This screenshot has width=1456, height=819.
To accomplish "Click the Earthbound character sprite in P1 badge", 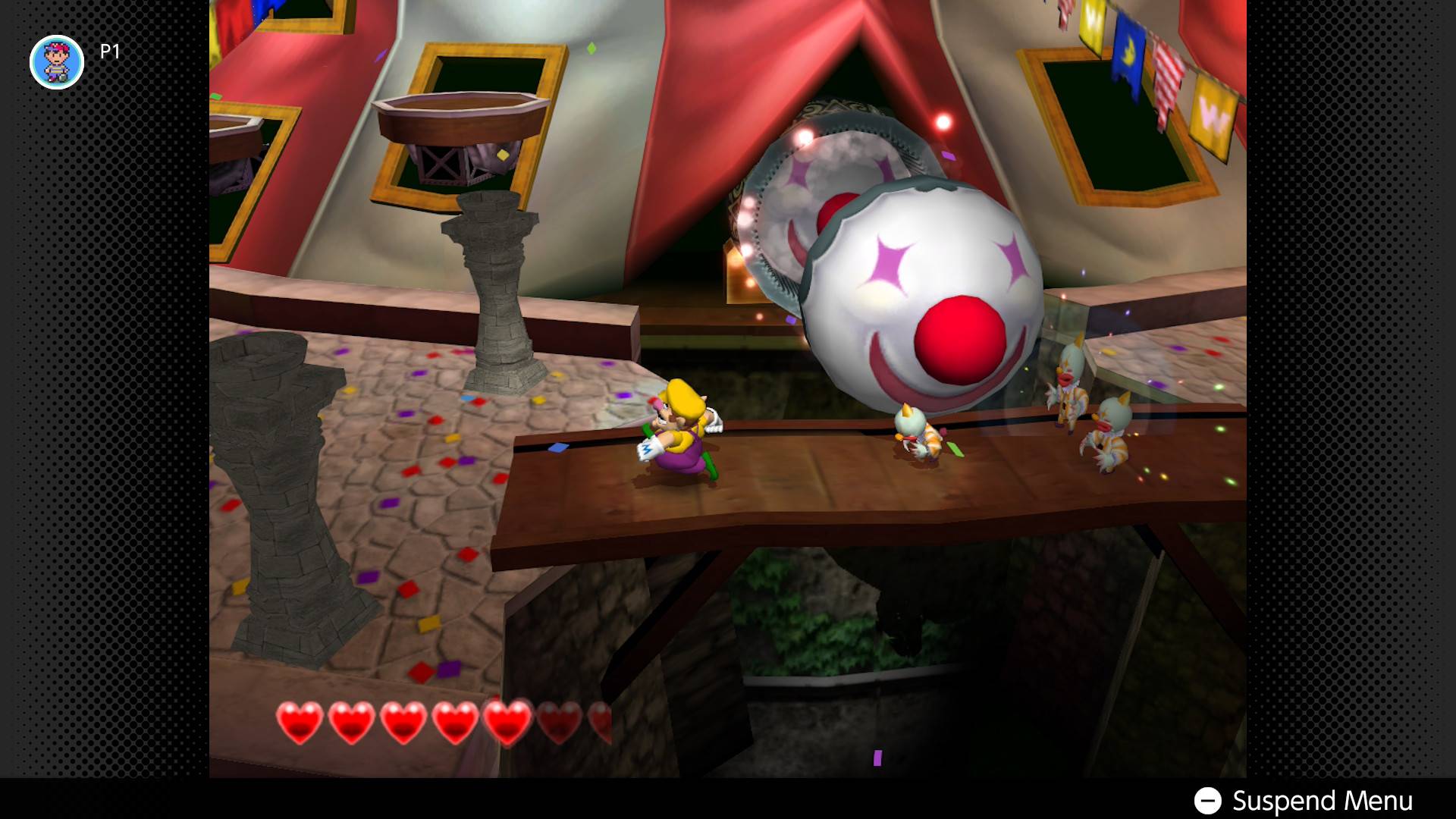I will [x=57, y=62].
